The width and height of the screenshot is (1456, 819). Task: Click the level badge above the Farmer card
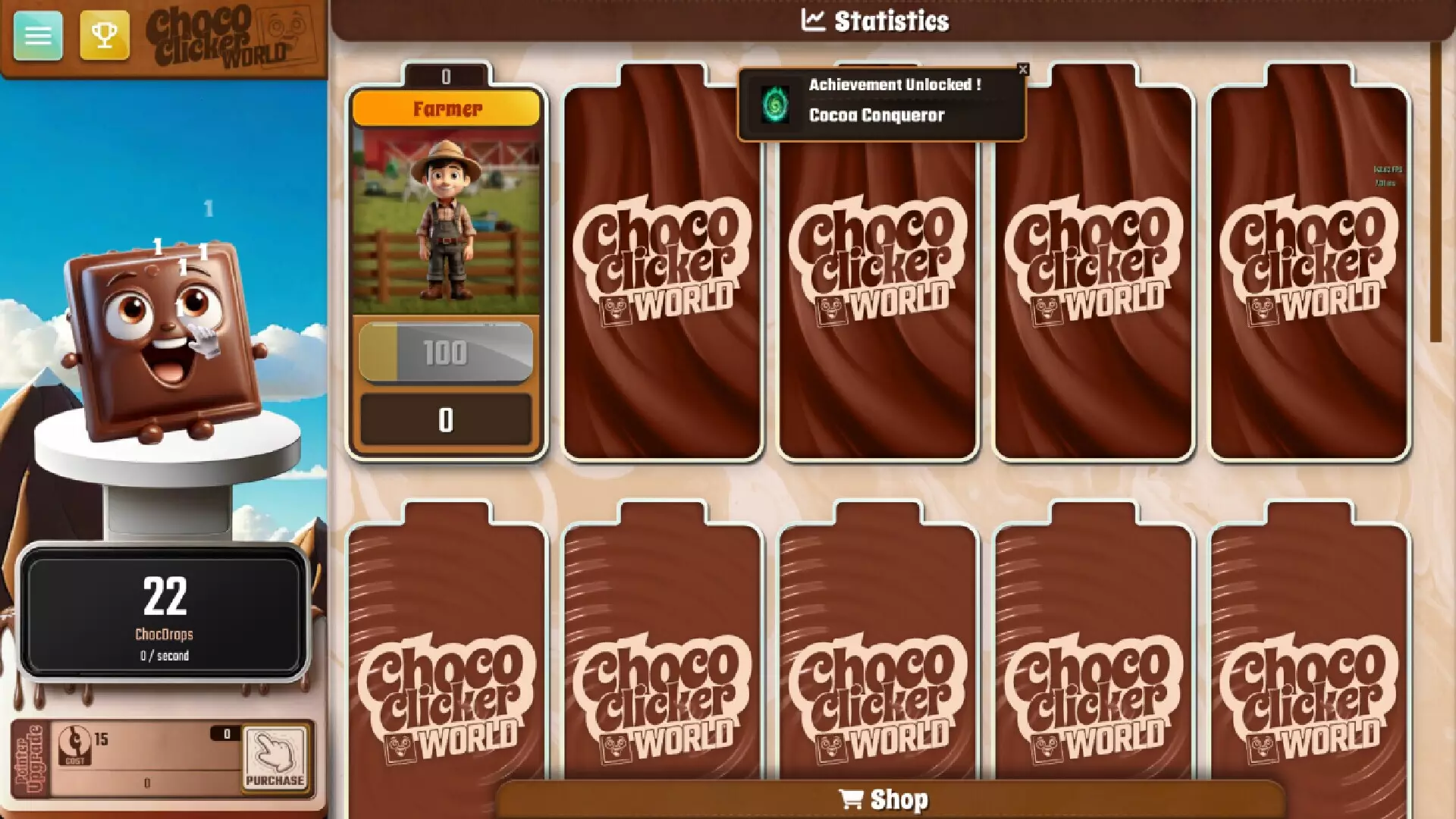(x=447, y=74)
